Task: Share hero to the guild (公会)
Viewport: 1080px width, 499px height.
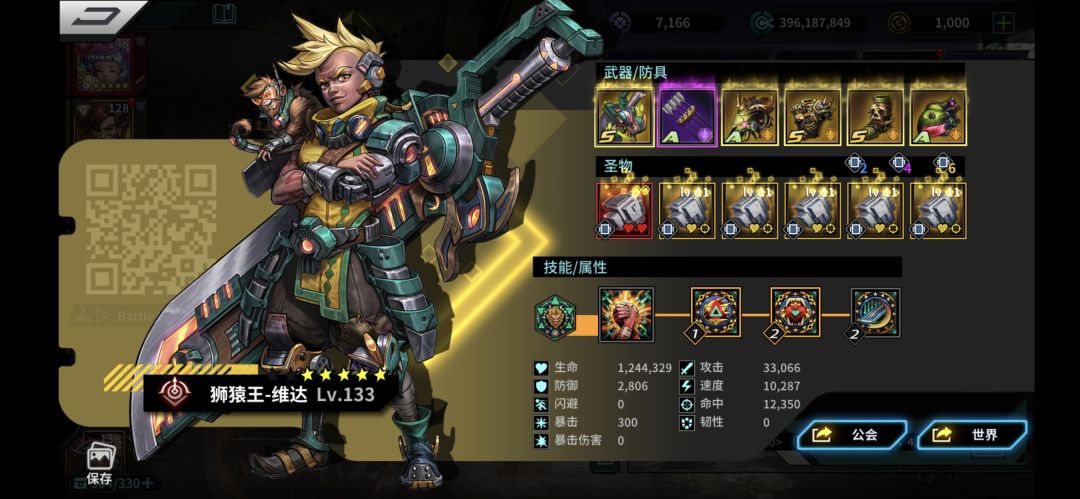Action: click(x=851, y=435)
